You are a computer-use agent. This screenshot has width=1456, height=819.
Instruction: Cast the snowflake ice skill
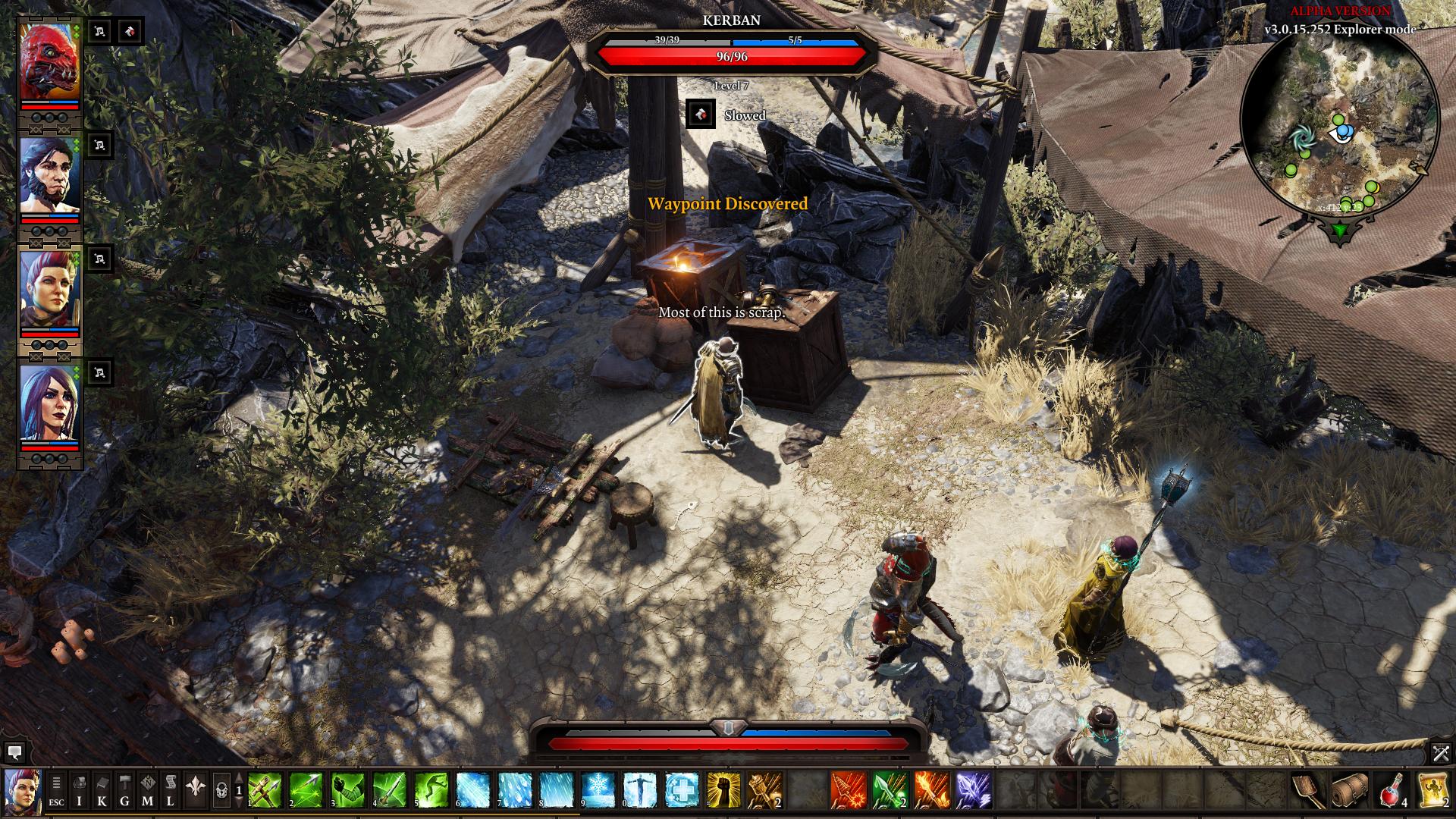(x=598, y=791)
